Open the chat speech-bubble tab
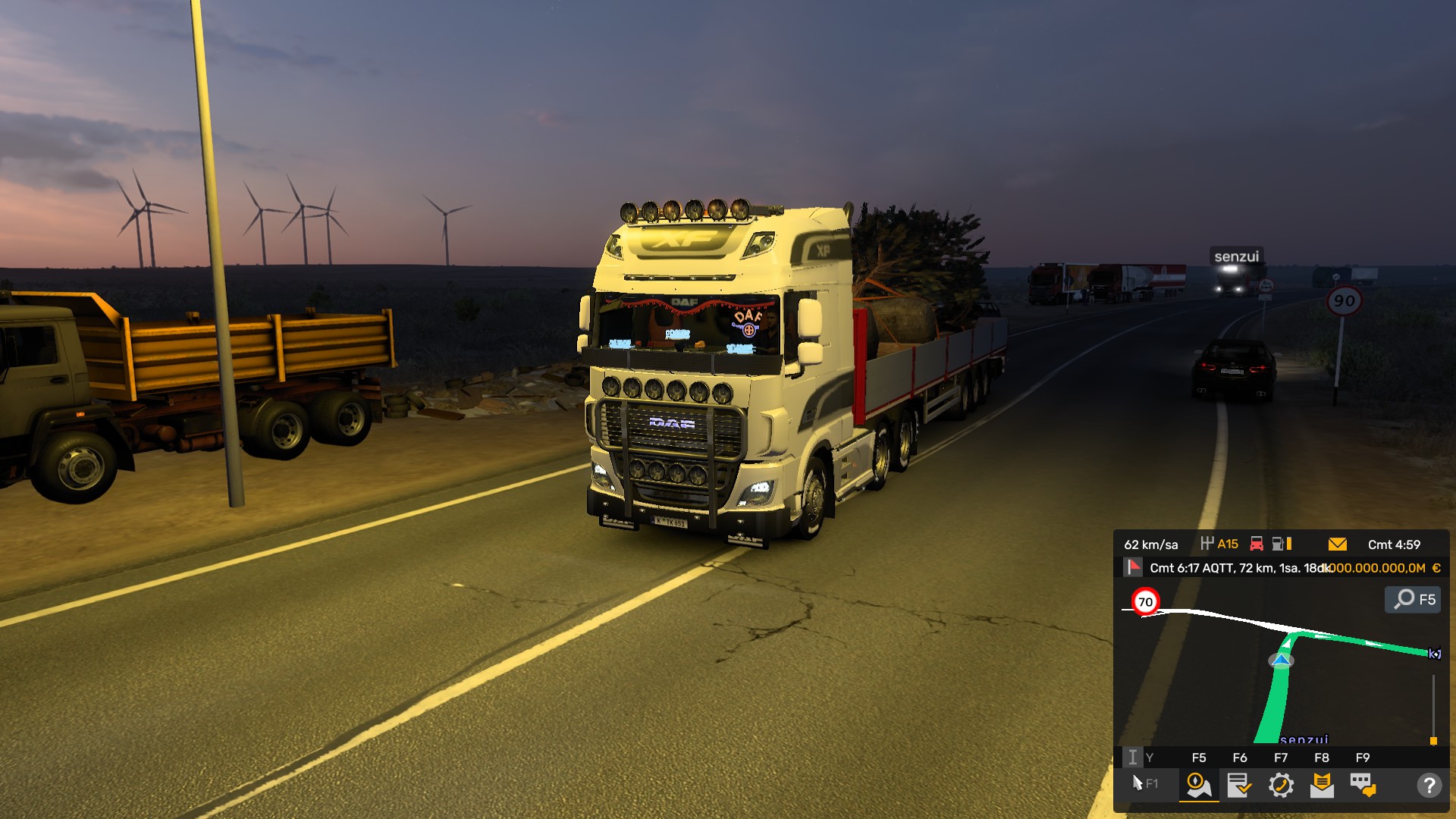Screen dimensions: 1456x819 click(1363, 785)
